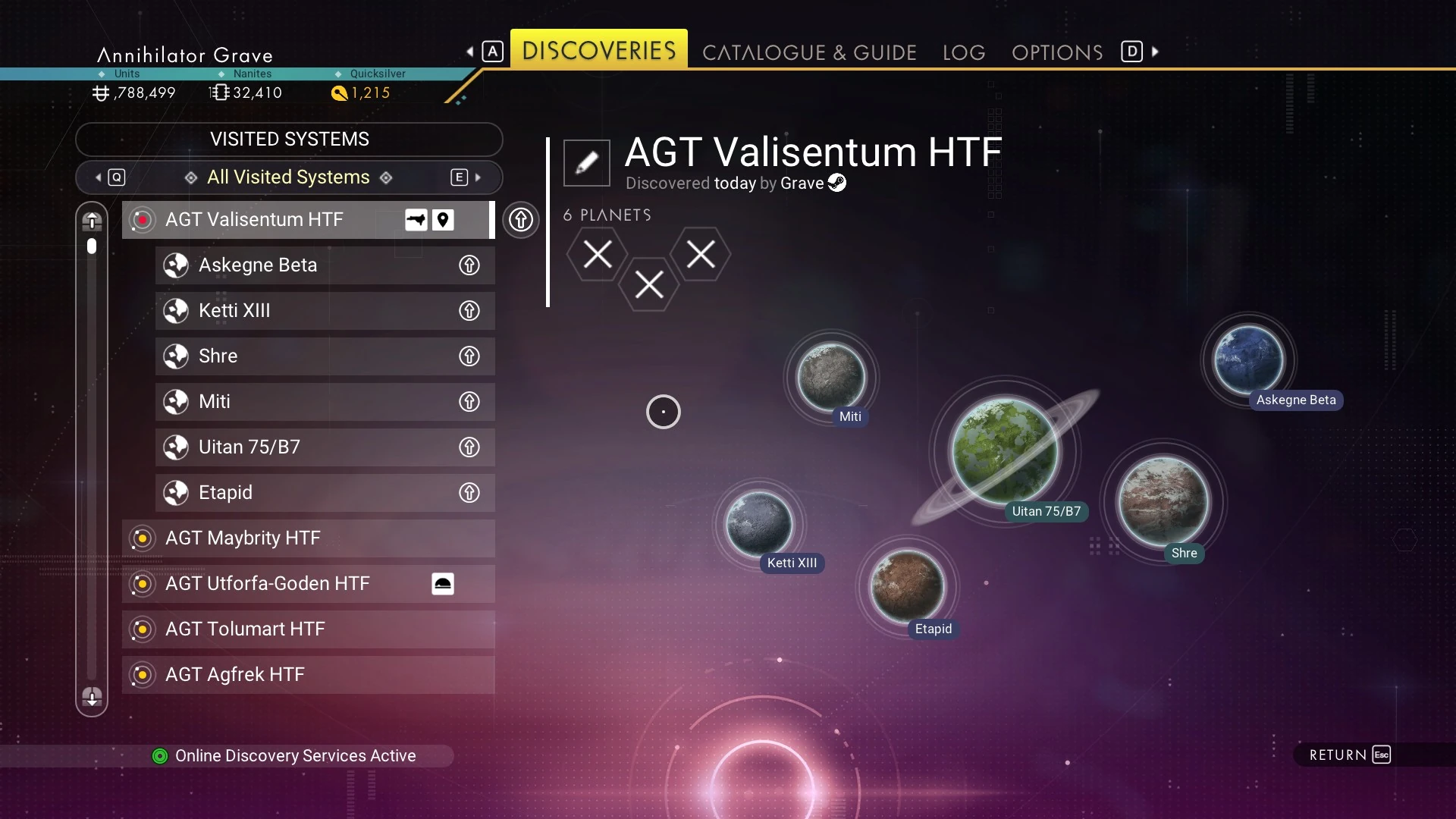The width and height of the screenshot is (1456, 819).
Task: Select the Discoveries tab
Action: [598, 50]
